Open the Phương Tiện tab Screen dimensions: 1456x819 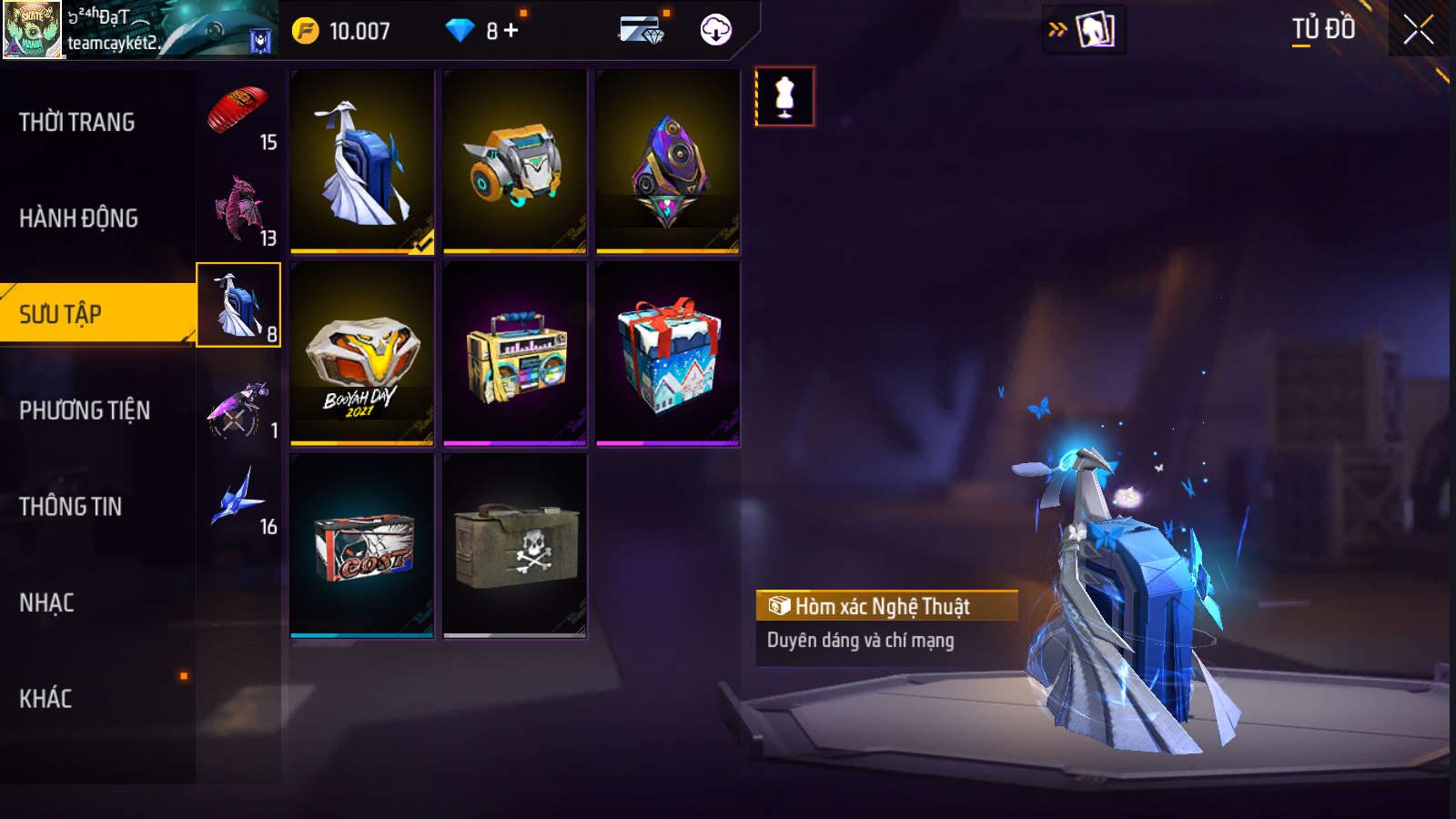coord(85,410)
